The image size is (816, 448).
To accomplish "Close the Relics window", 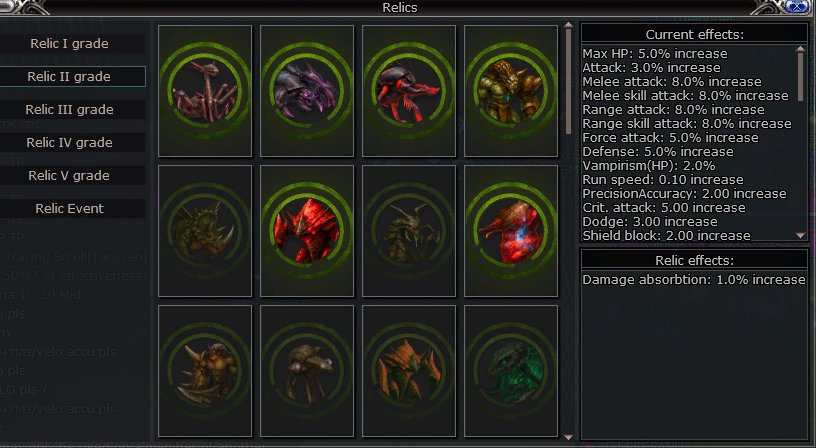I will point(797,7).
